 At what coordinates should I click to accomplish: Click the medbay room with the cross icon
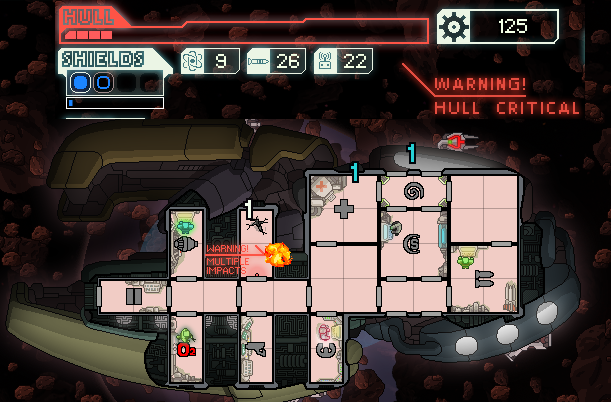343,209
